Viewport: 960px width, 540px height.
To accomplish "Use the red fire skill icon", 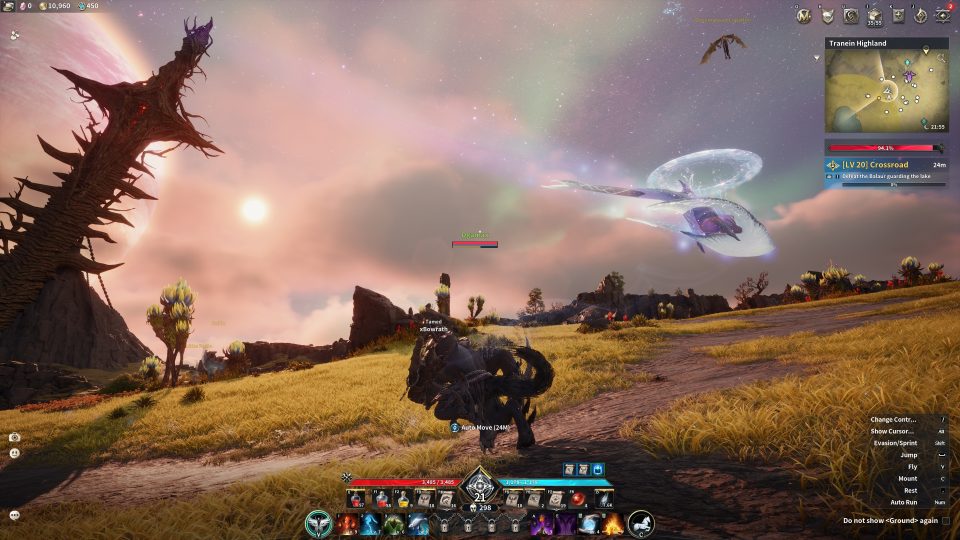I will coord(347,523).
